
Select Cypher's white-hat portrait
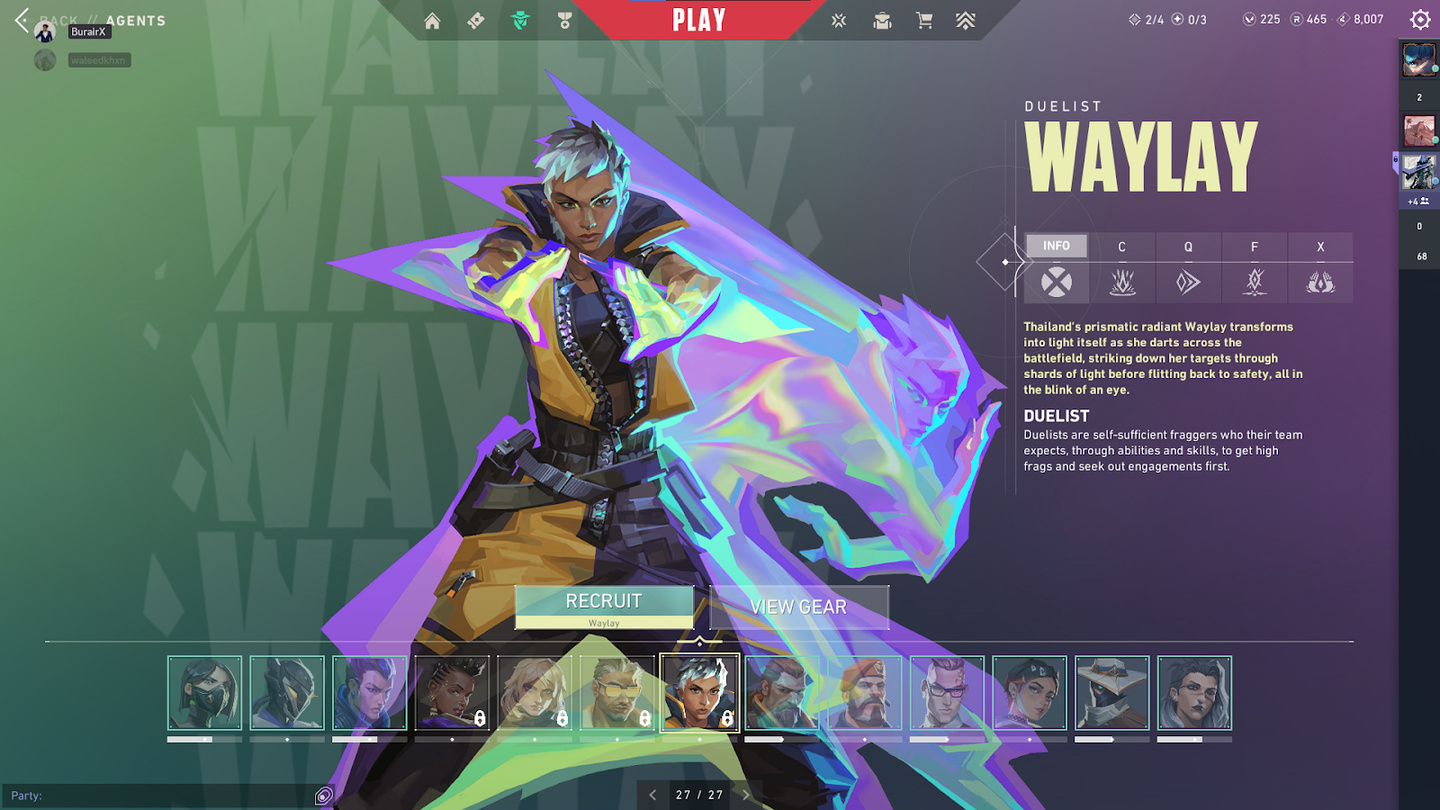tap(1112, 693)
